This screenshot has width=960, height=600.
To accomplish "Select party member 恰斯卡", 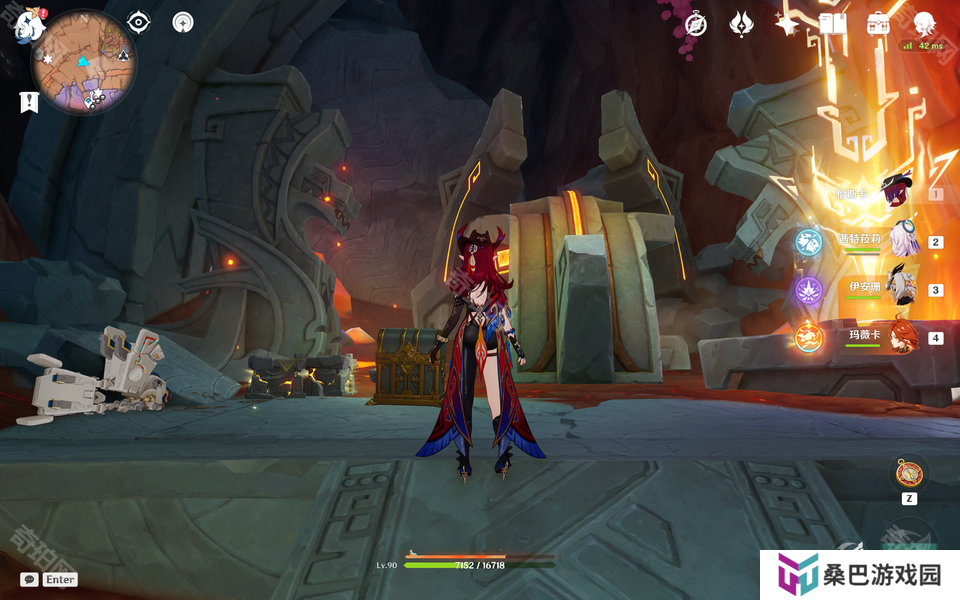I will coord(897,193).
